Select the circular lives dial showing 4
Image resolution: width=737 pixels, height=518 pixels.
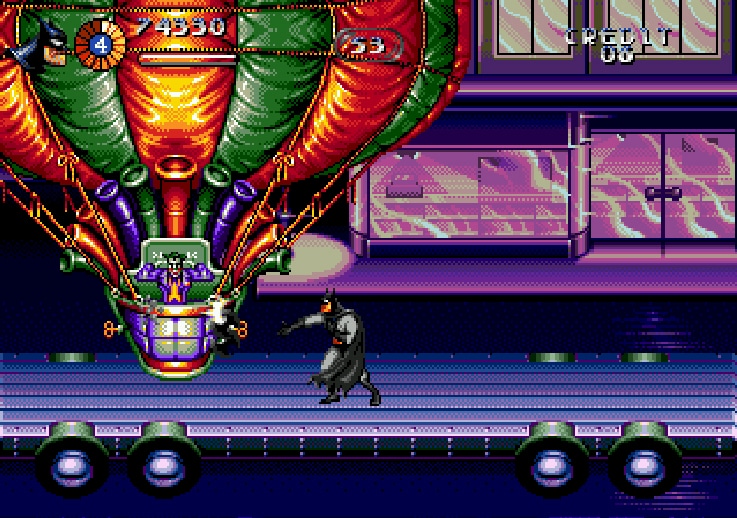100,45
